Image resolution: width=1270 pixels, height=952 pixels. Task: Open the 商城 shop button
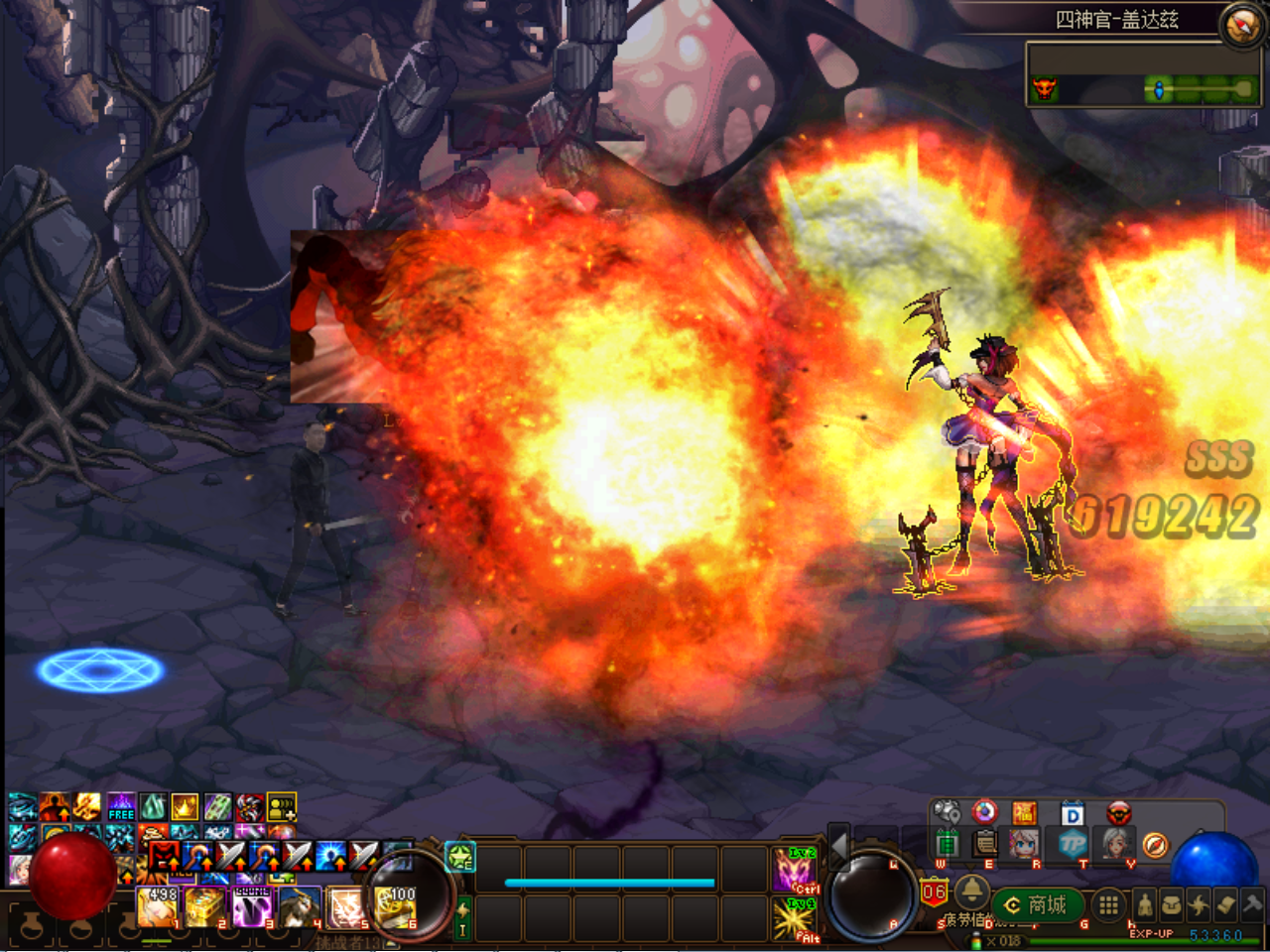(1037, 905)
